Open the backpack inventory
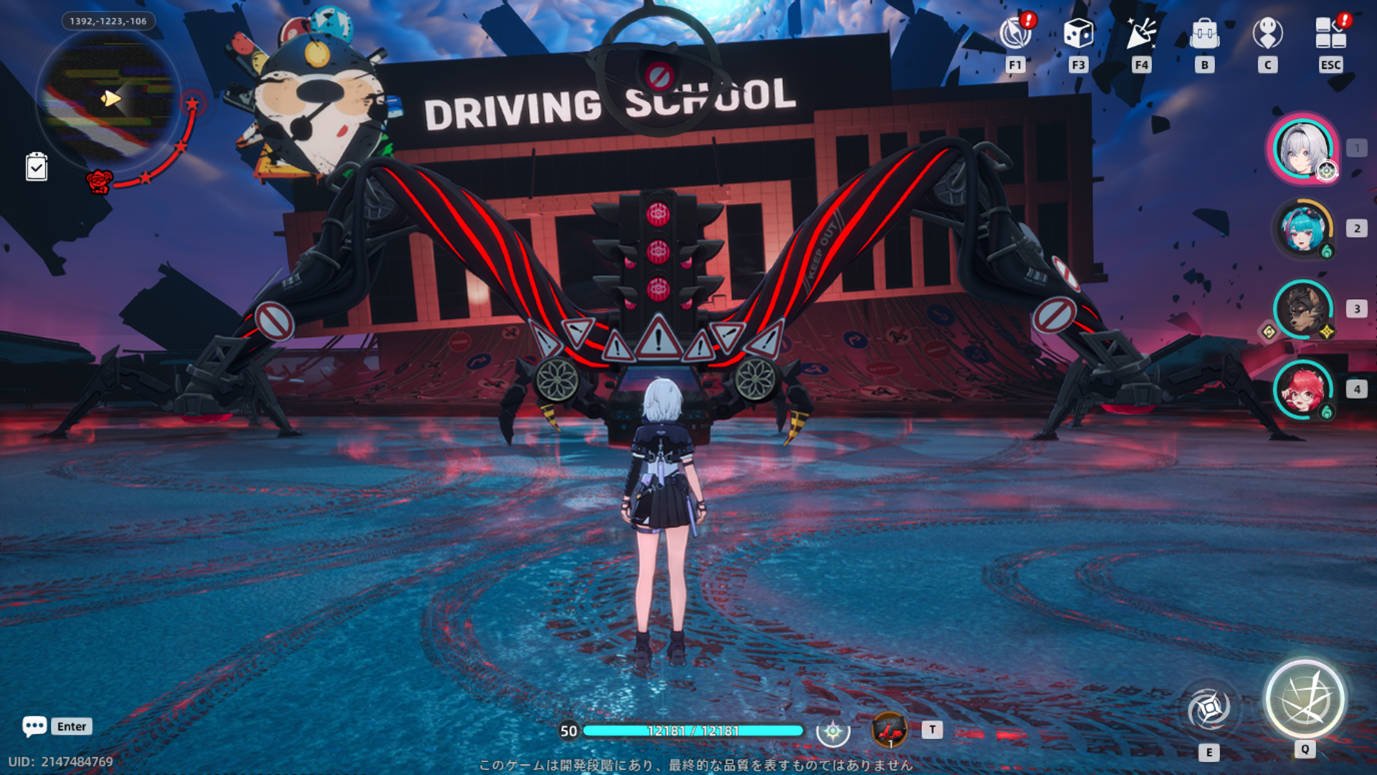 click(x=1205, y=33)
